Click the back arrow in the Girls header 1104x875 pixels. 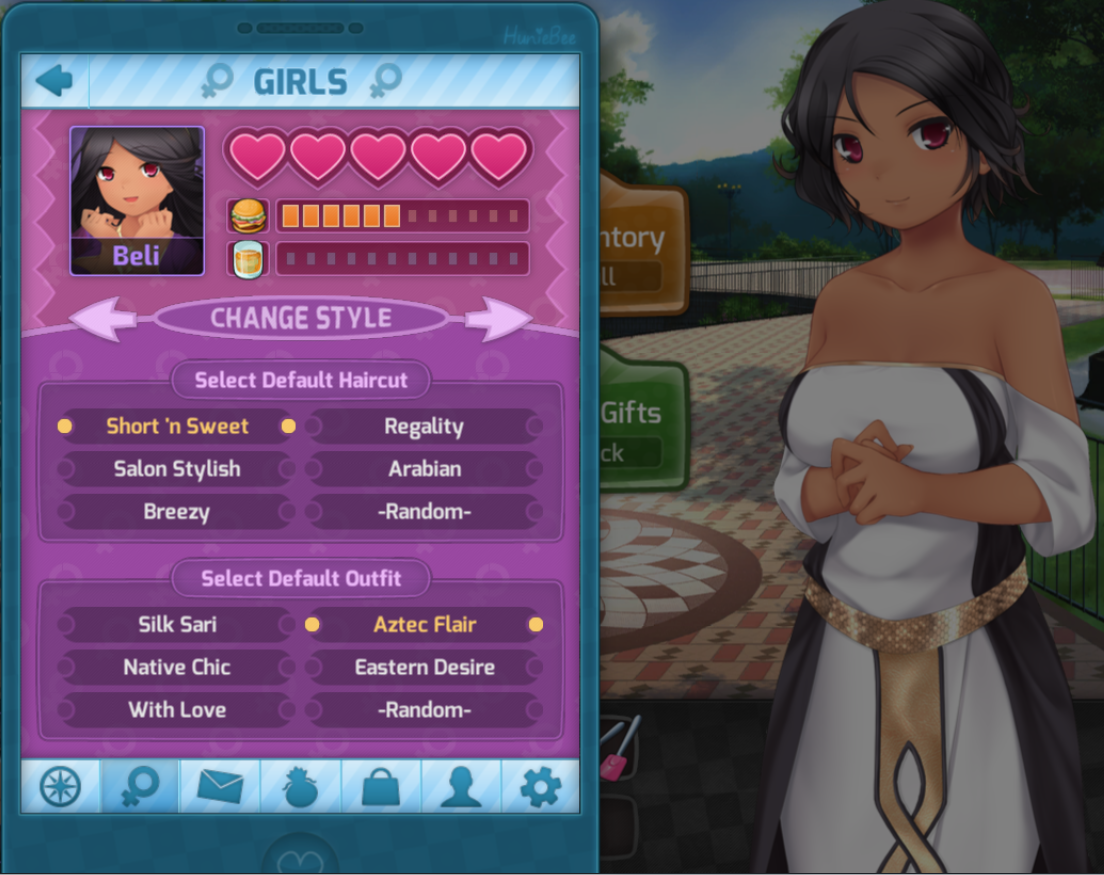55,80
